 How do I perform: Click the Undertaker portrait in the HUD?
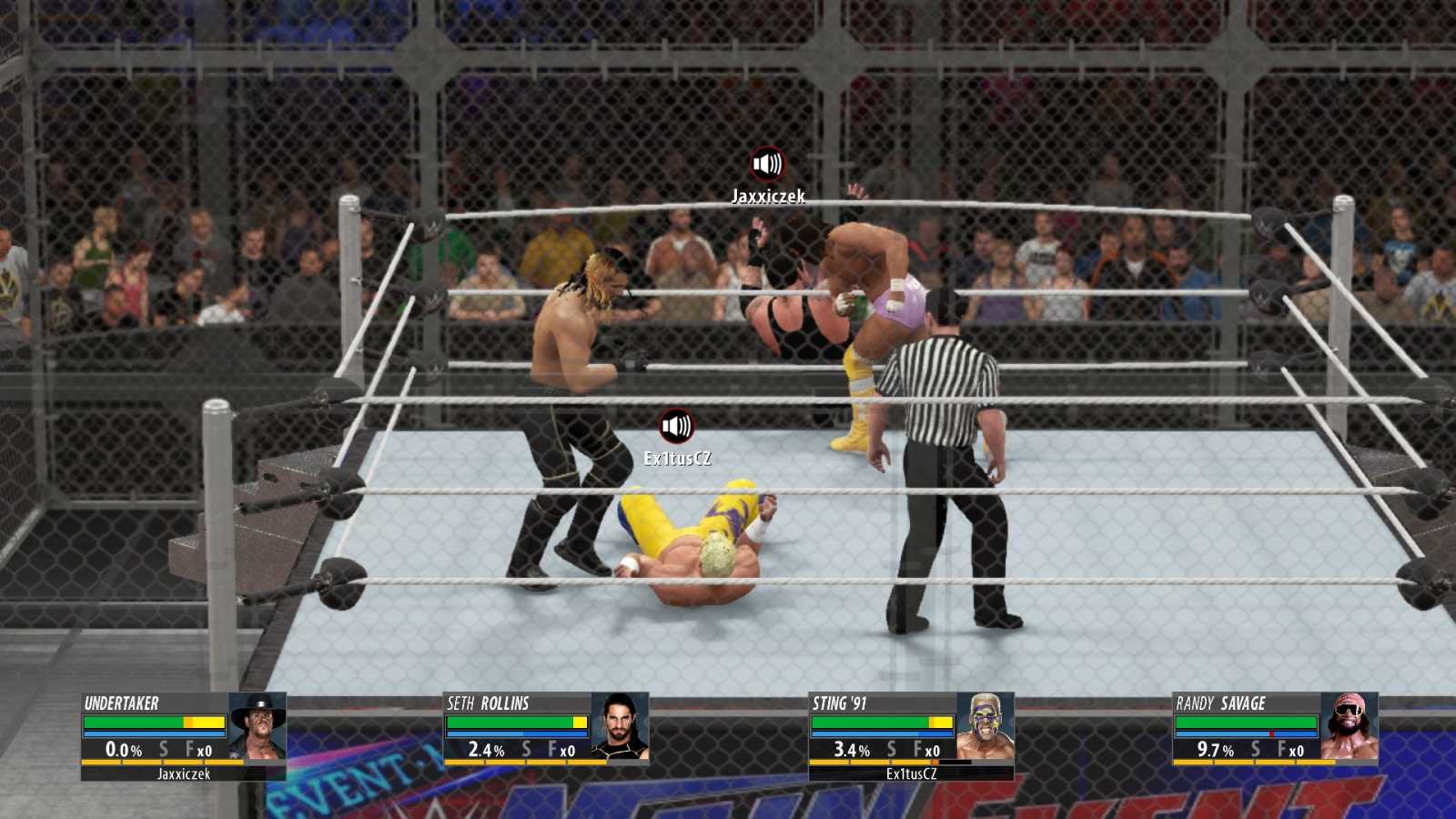[258, 726]
